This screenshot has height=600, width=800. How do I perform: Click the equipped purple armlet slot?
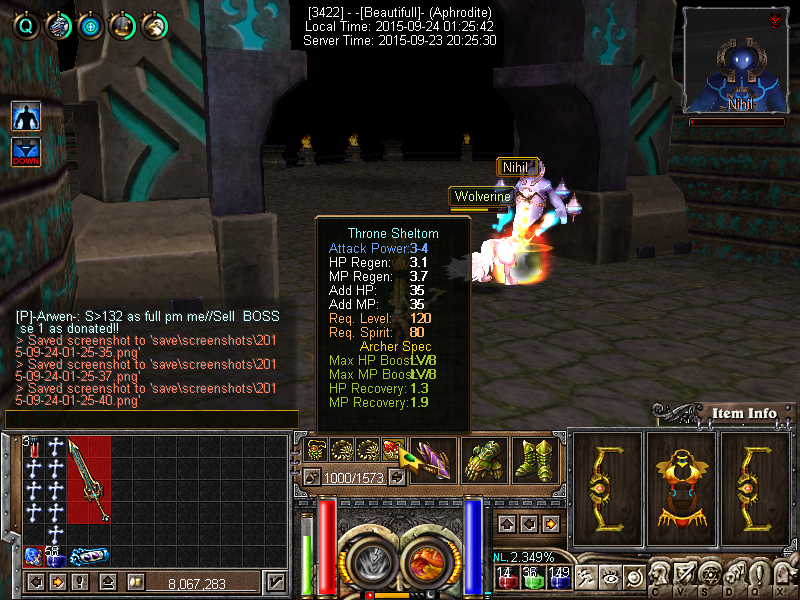tap(433, 461)
